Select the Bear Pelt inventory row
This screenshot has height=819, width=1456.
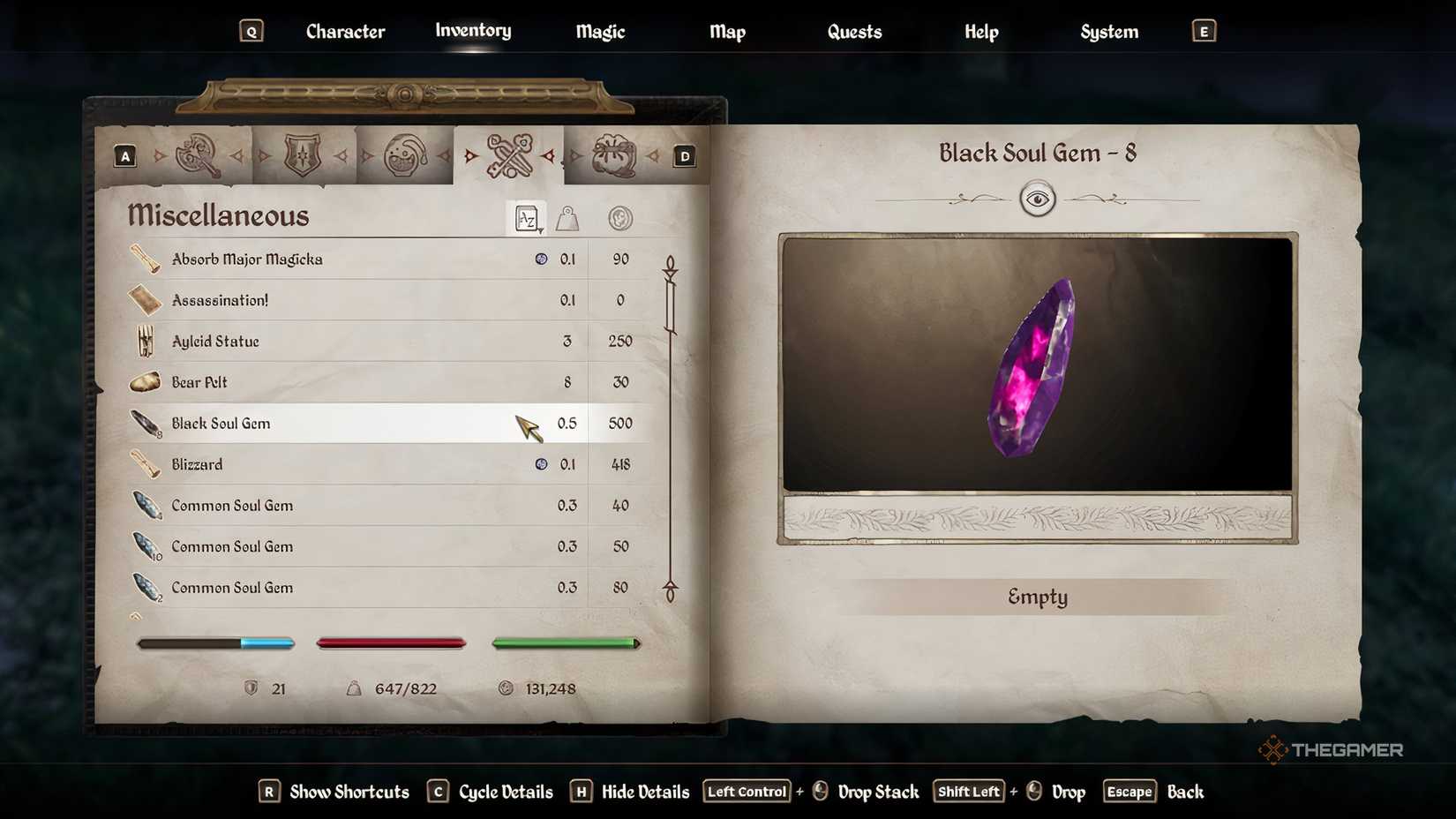coord(353,382)
